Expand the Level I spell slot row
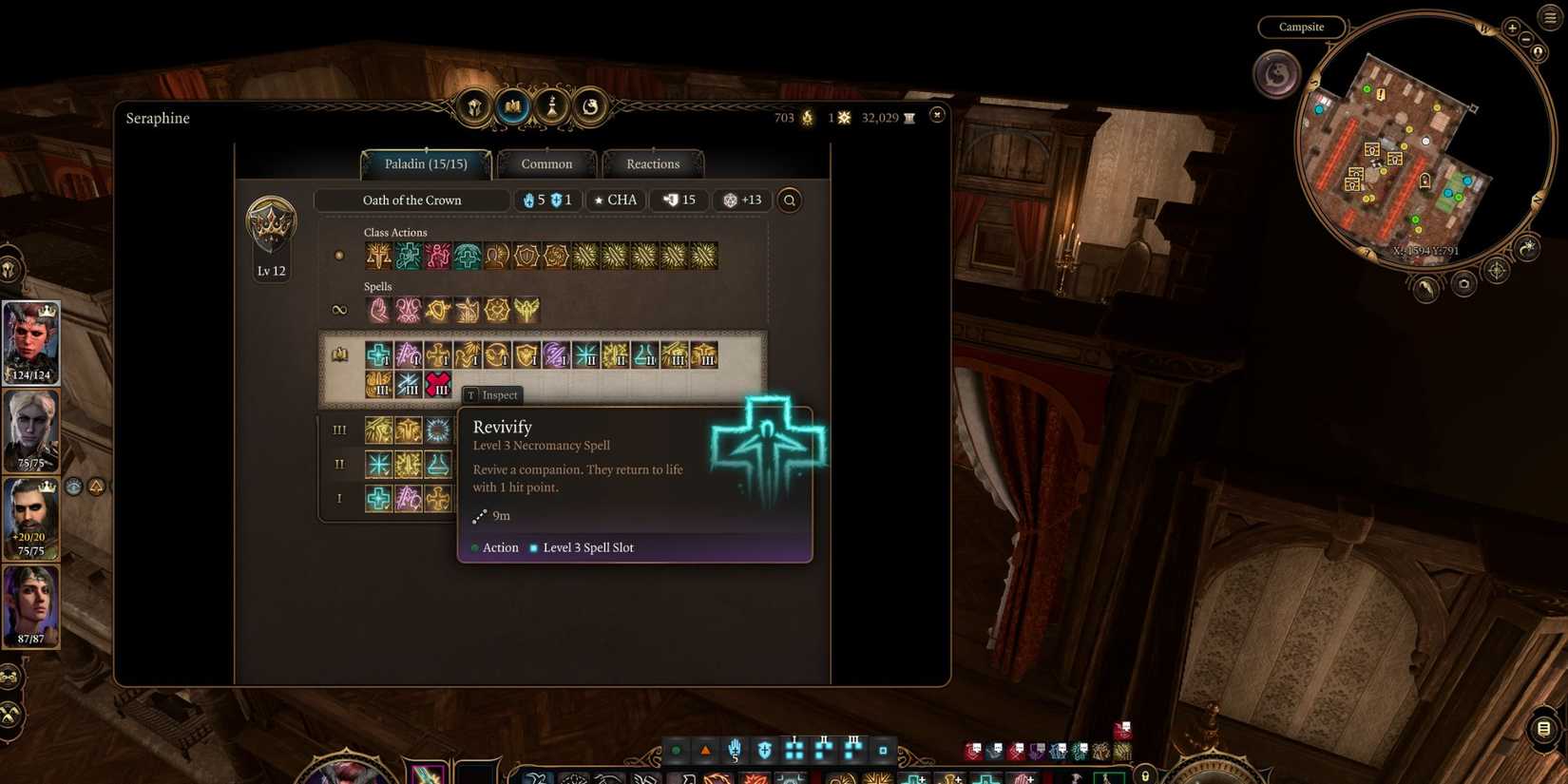1568x784 pixels. tap(339, 498)
